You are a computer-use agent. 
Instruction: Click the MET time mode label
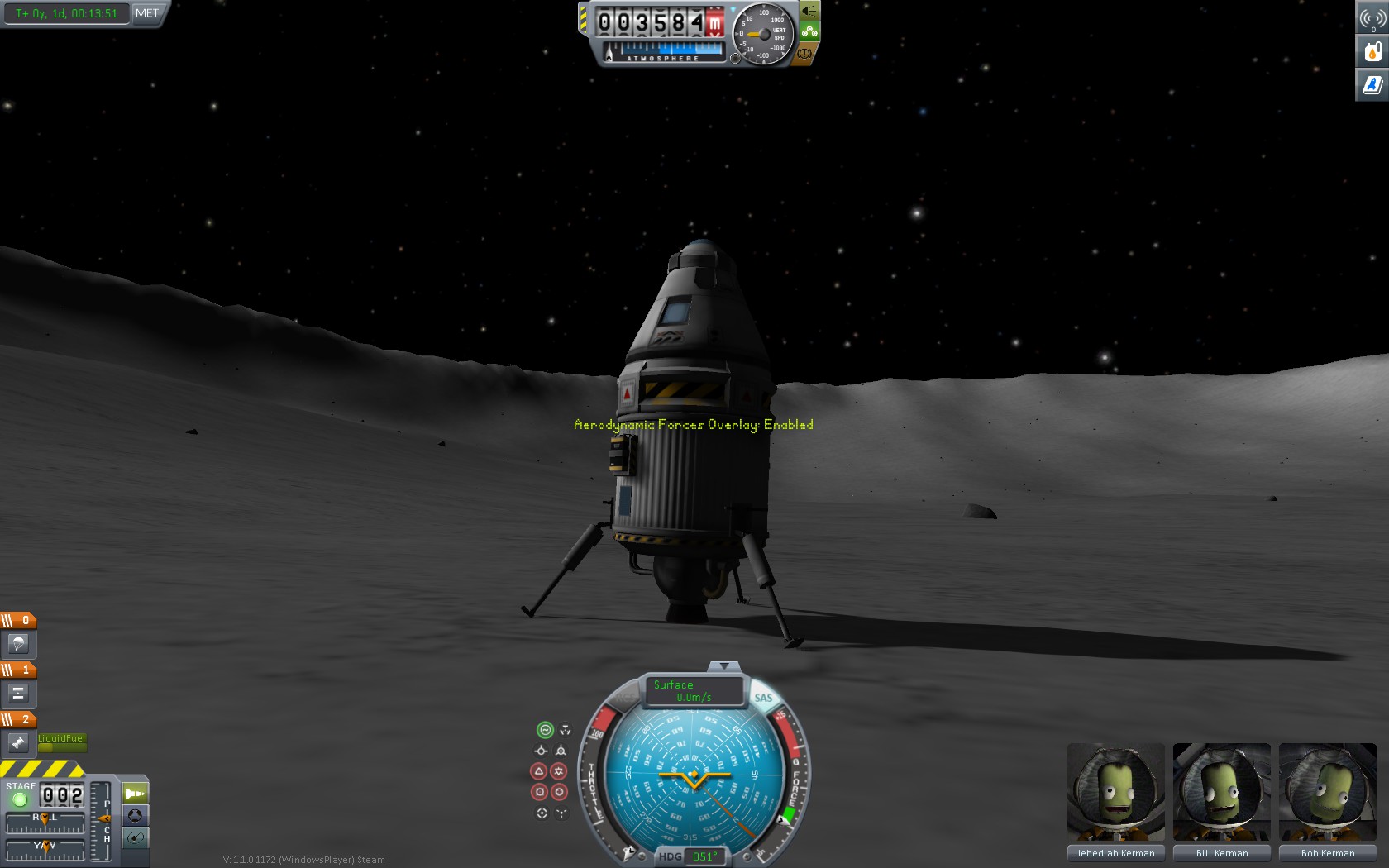coord(147,13)
